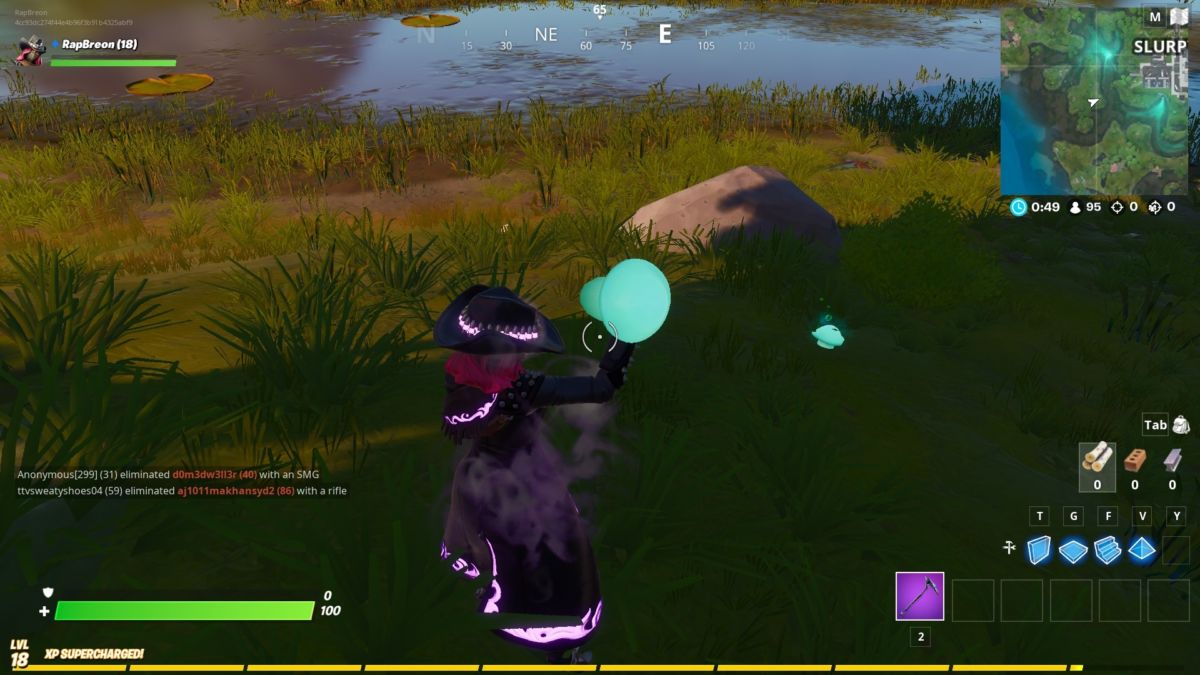This screenshot has width=1200, height=675.
Task: Open the full map via folded-map icon
Action: (x=1179, y=16)
